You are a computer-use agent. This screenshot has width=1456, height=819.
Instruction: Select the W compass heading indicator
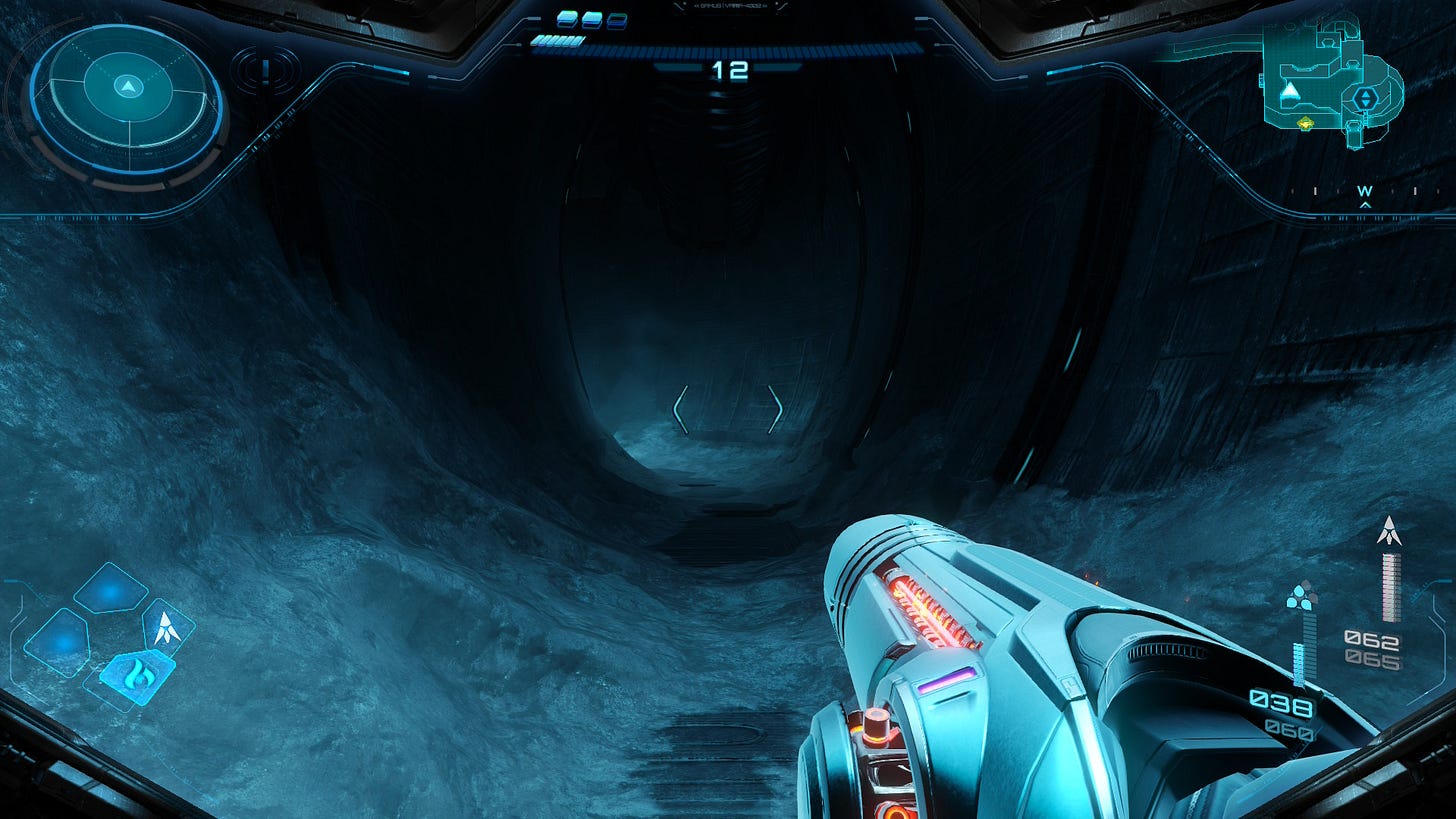click(1364, 190)
